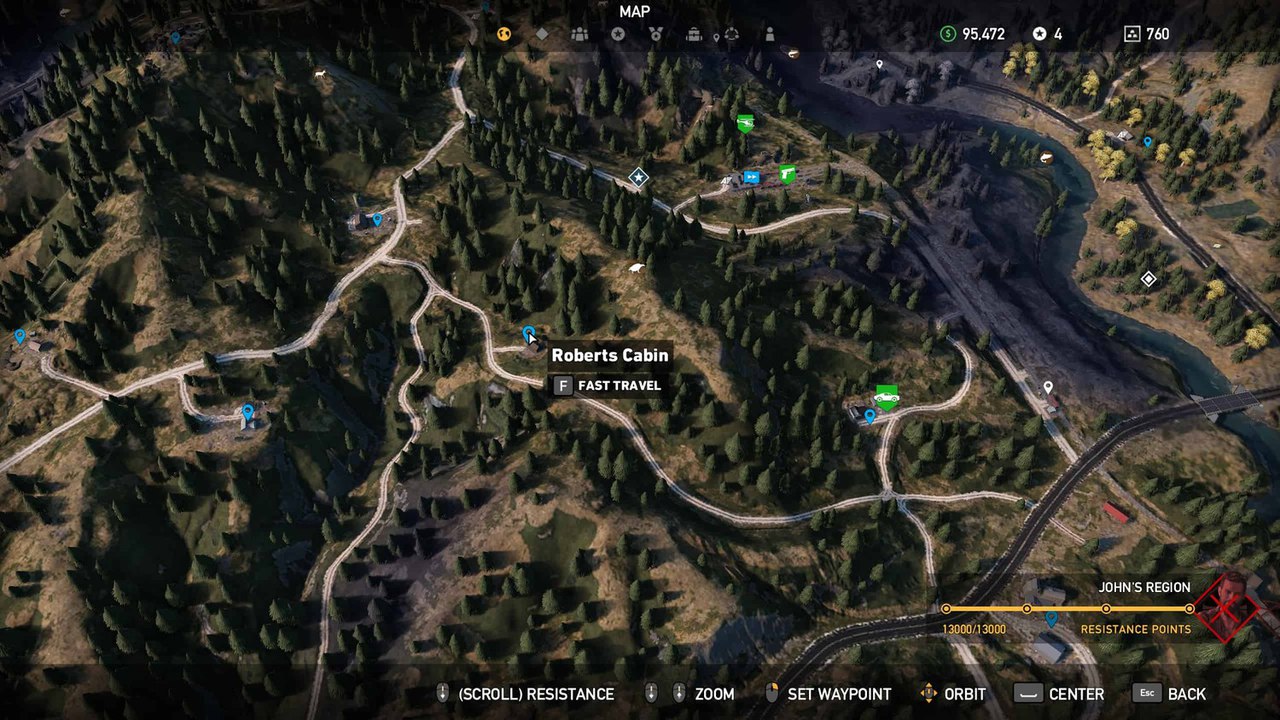Open the medal tab
The image size is (1280, 720).
tap(656, 34)
